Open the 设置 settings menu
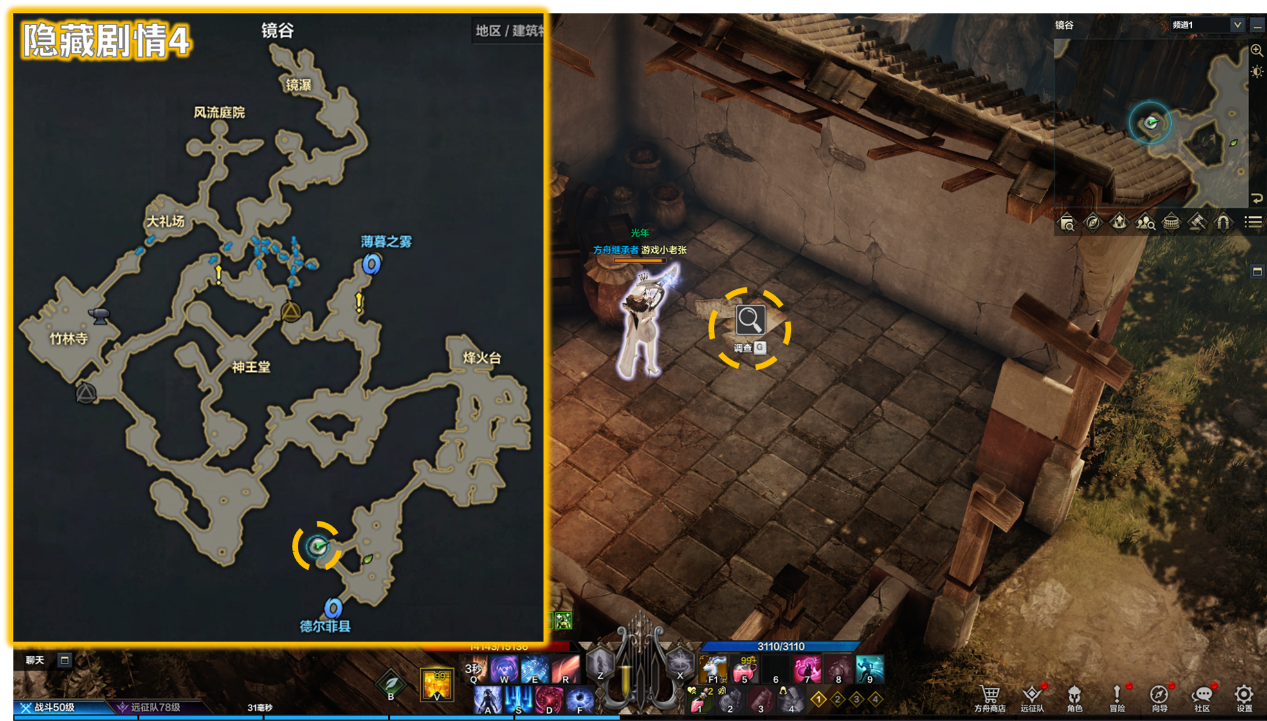 point(1244,695)
